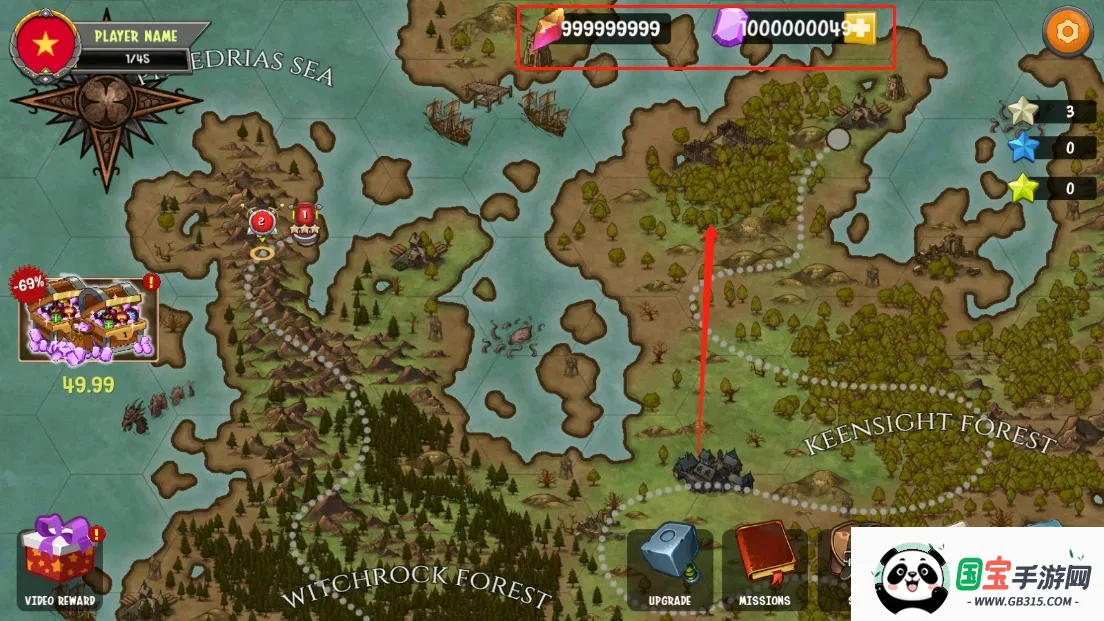Open the Missions book
This screenshot has width=1104, height=621.
[765, 567]
